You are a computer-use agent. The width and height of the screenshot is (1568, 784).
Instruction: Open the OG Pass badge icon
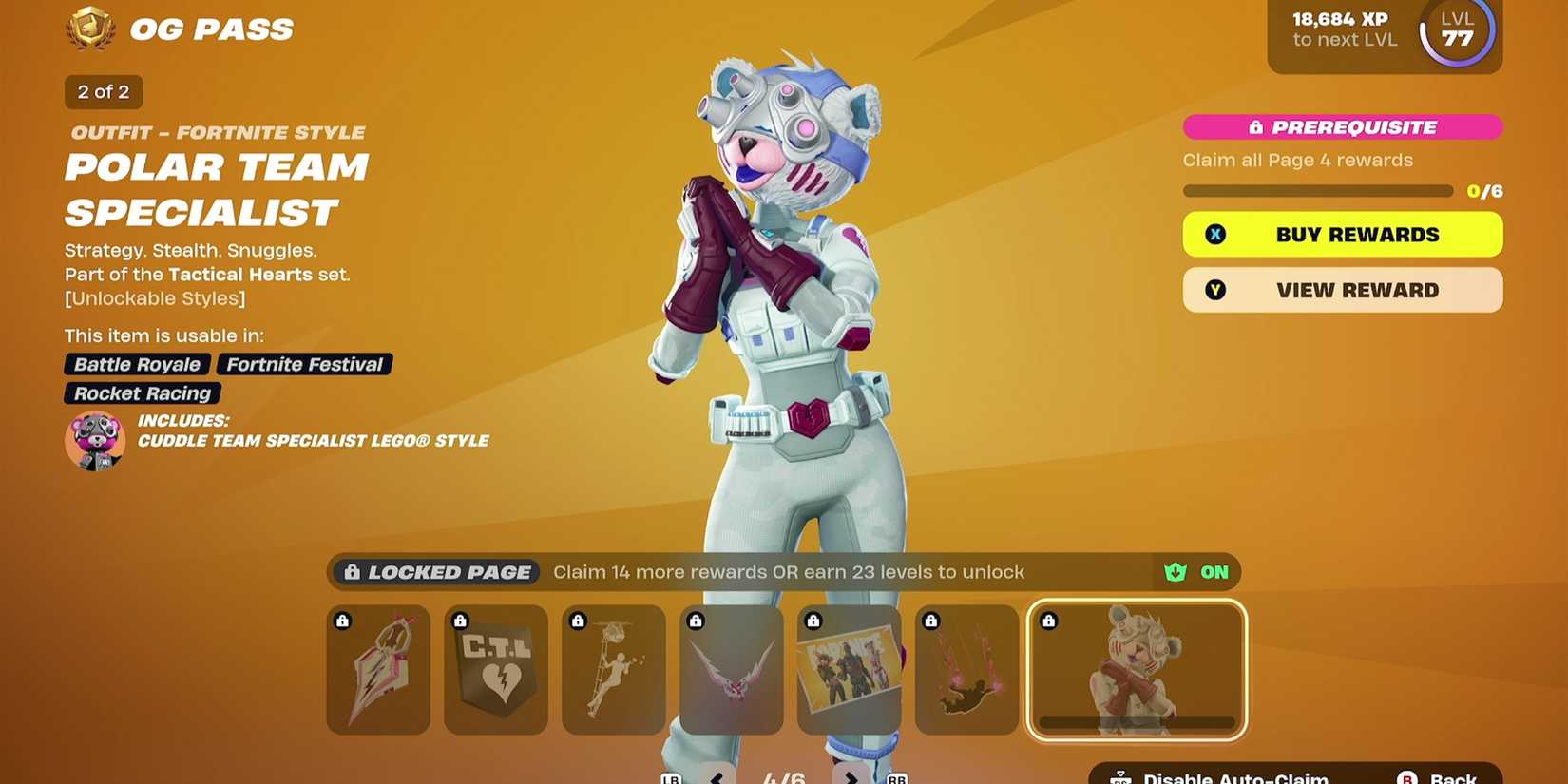pyautogui.click(x=90, y=29)
